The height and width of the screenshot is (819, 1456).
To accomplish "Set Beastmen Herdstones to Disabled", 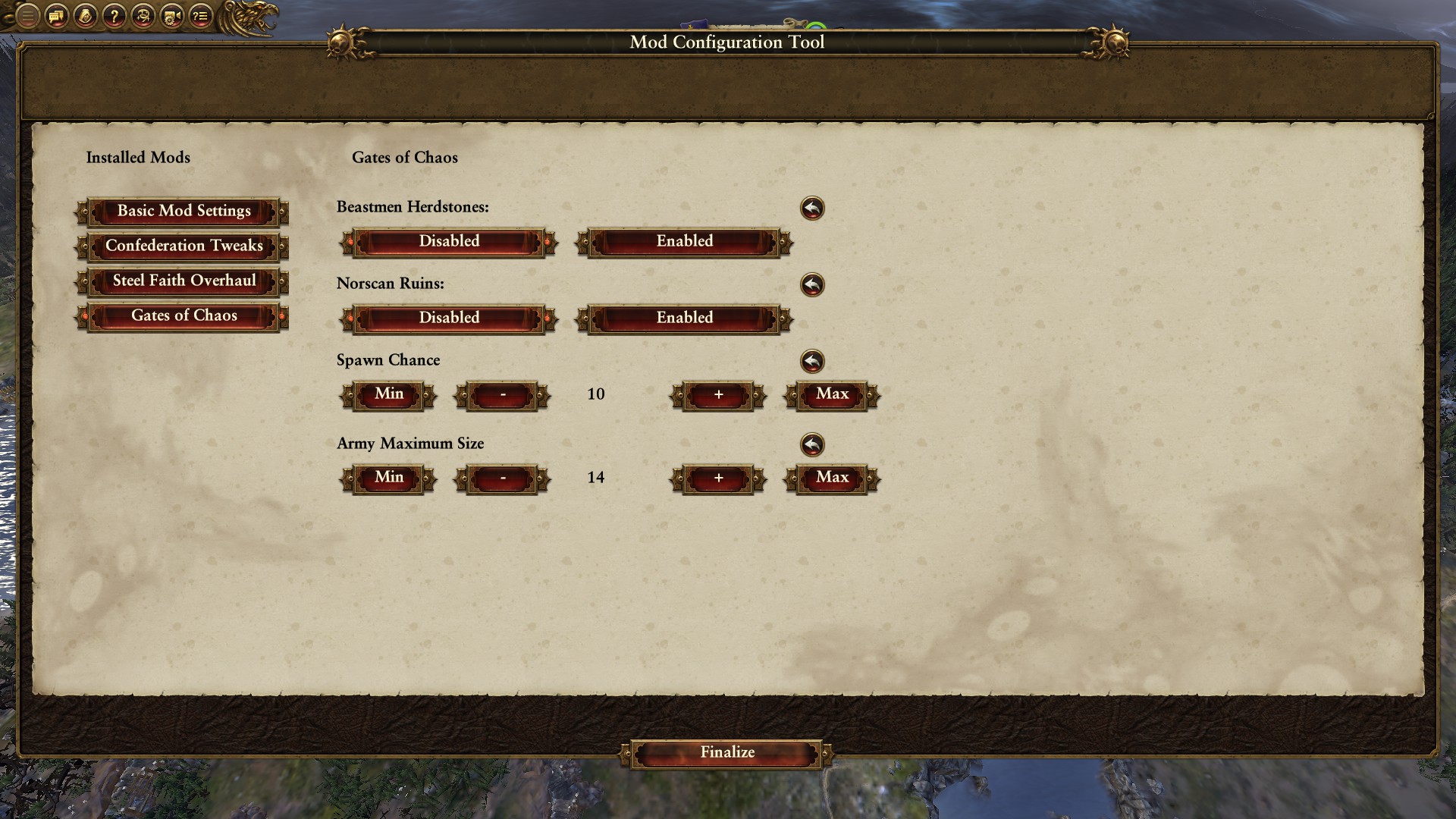I will (449, 242).
